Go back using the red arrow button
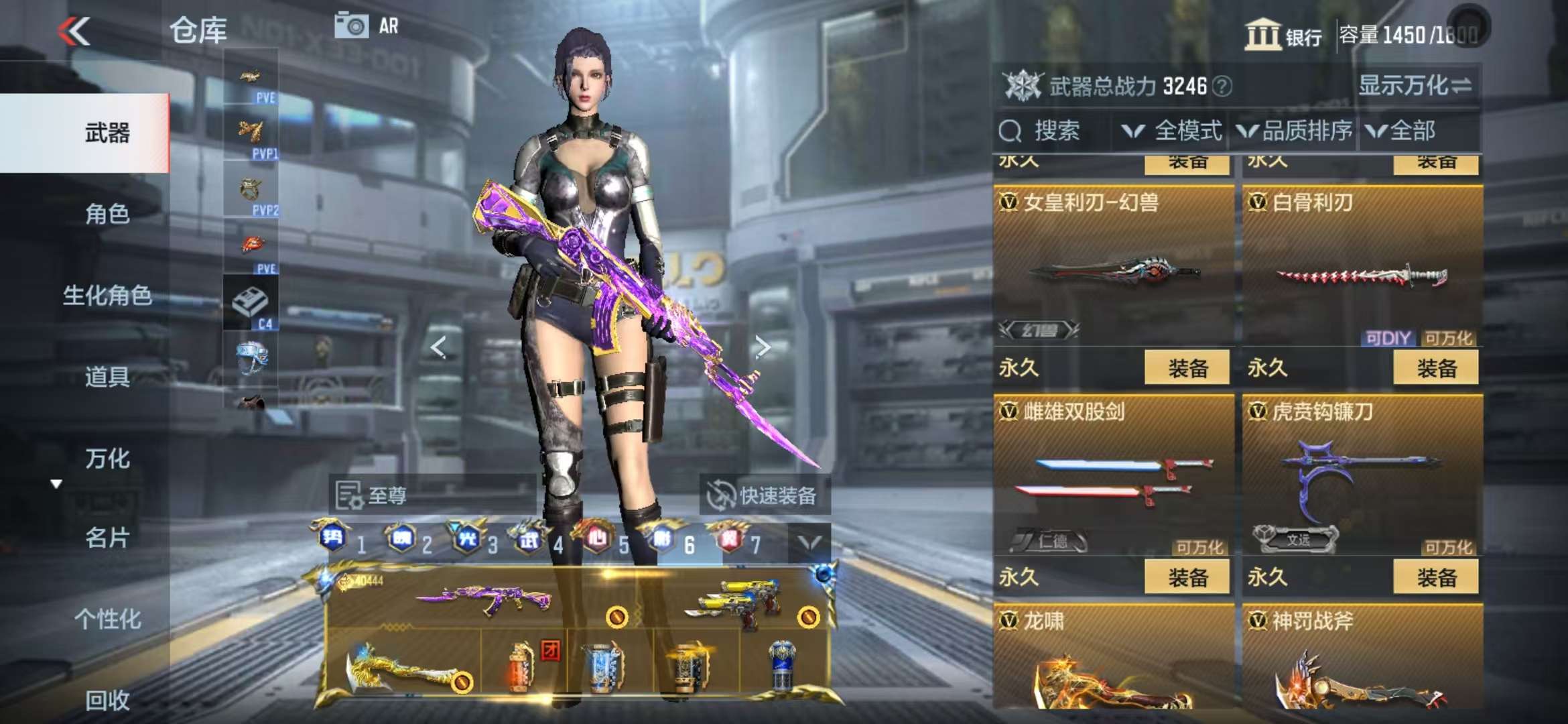Image resolution: width=1568 pixels, height=724 pixels. 74,31
